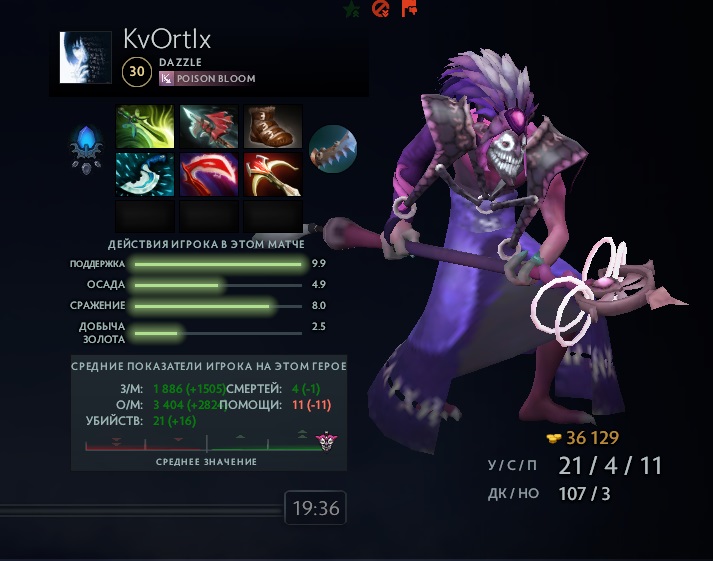Select the white-blue curved blade item
This screenshot has width=713, height=561.
pyautogui.click(x=146, y=173)
